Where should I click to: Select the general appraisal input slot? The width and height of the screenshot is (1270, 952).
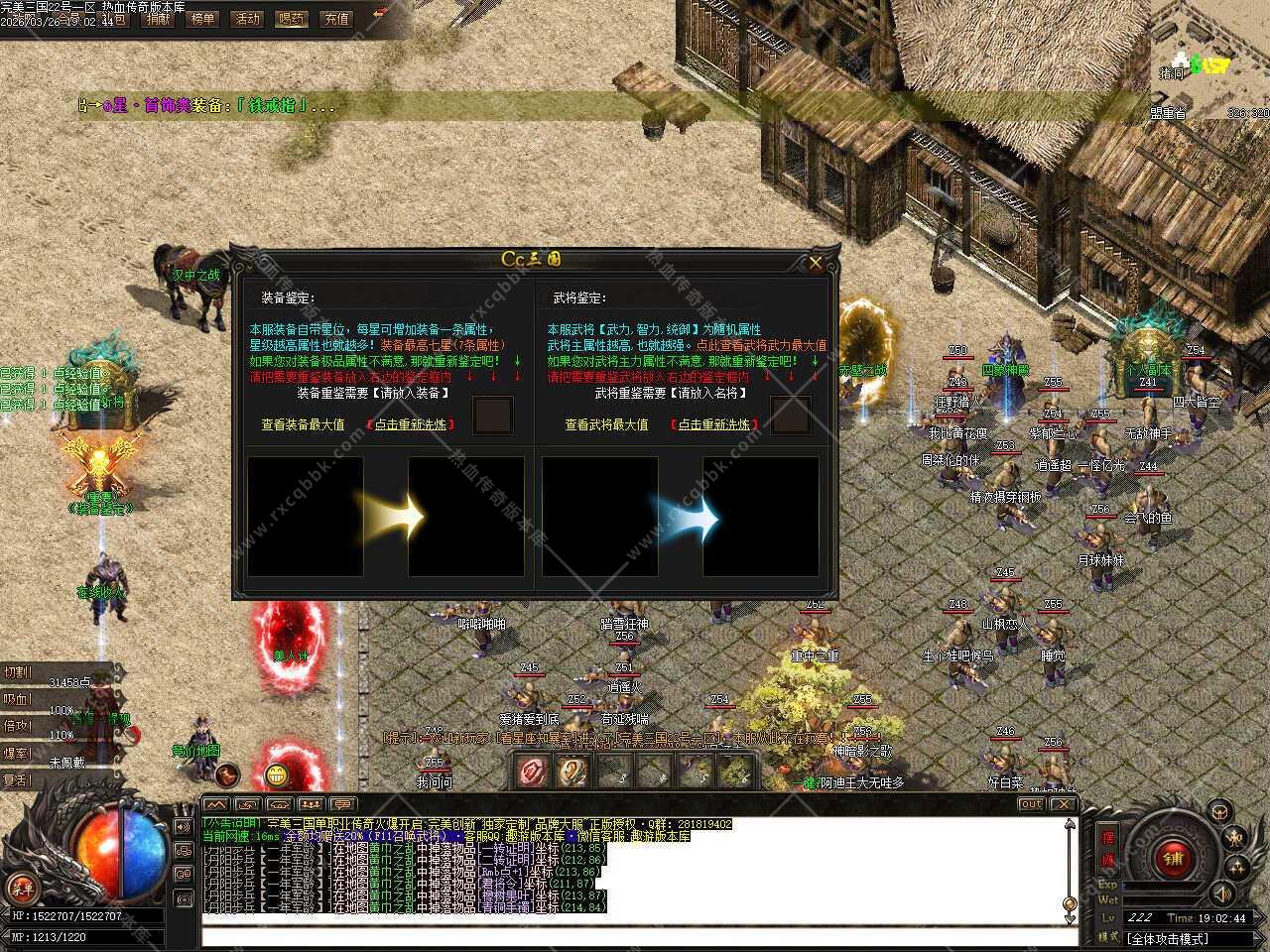[x=791, y=416]
